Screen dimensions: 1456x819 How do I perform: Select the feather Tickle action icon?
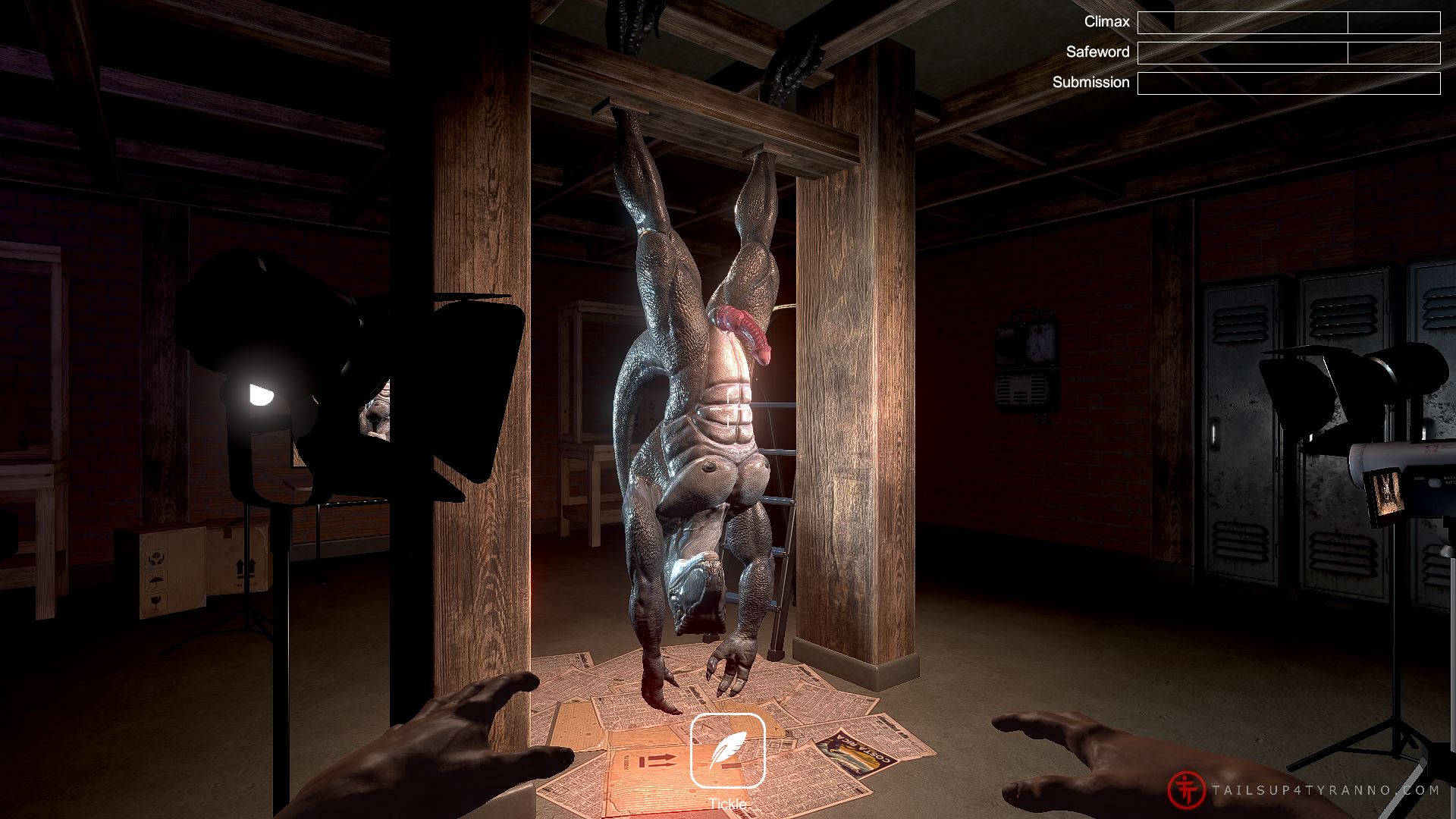(727, 750)
